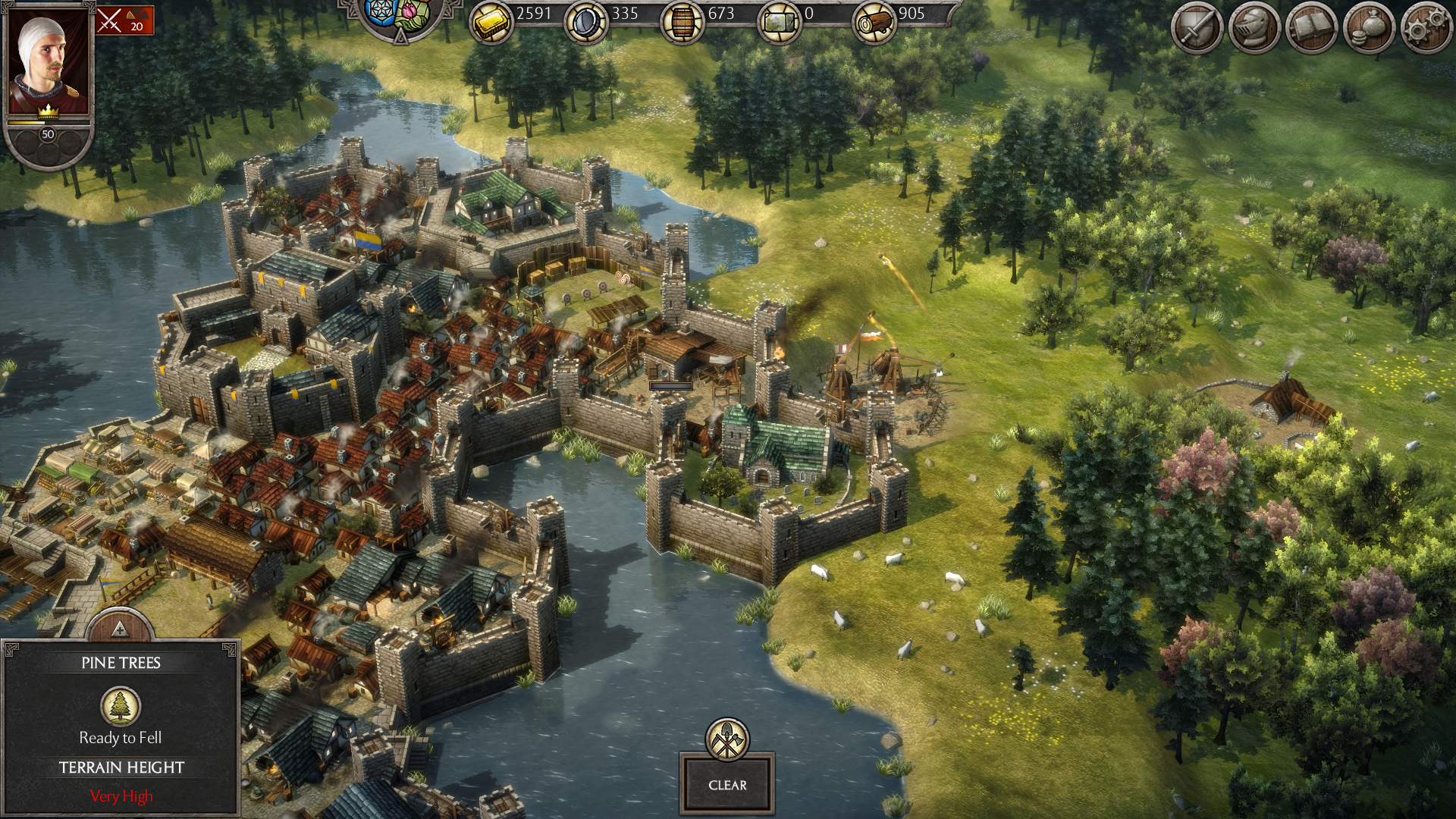Select the barrel resource icon
The height and width of the screenshot is (819, 1456).
coord(682,23)
